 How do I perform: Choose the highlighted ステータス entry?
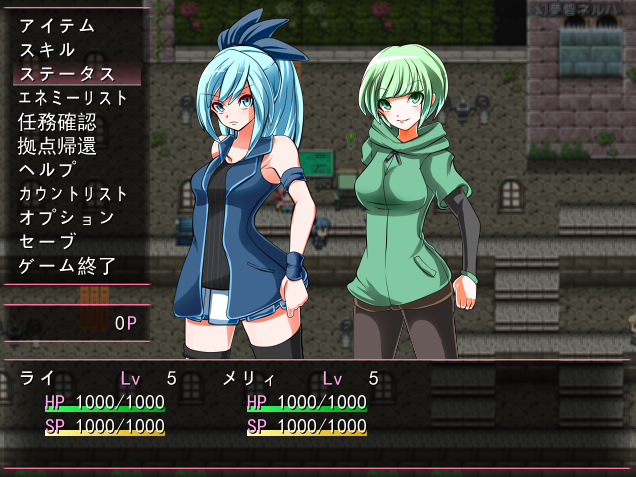click(x=66, y=74)
